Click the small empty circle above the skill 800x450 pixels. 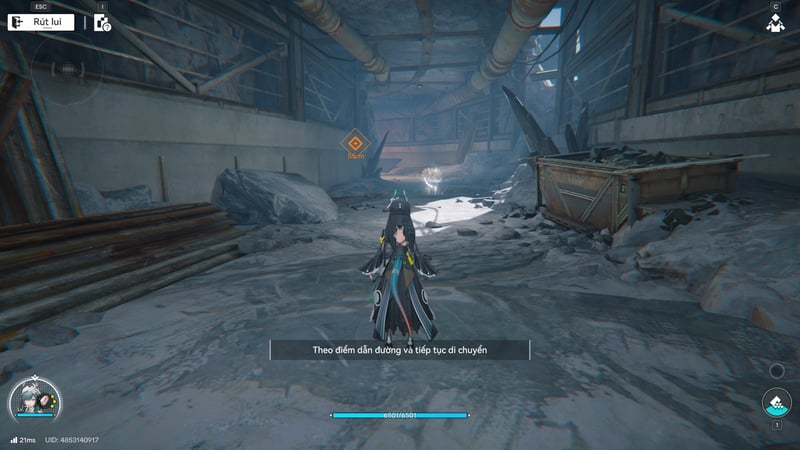click(777, 371)
